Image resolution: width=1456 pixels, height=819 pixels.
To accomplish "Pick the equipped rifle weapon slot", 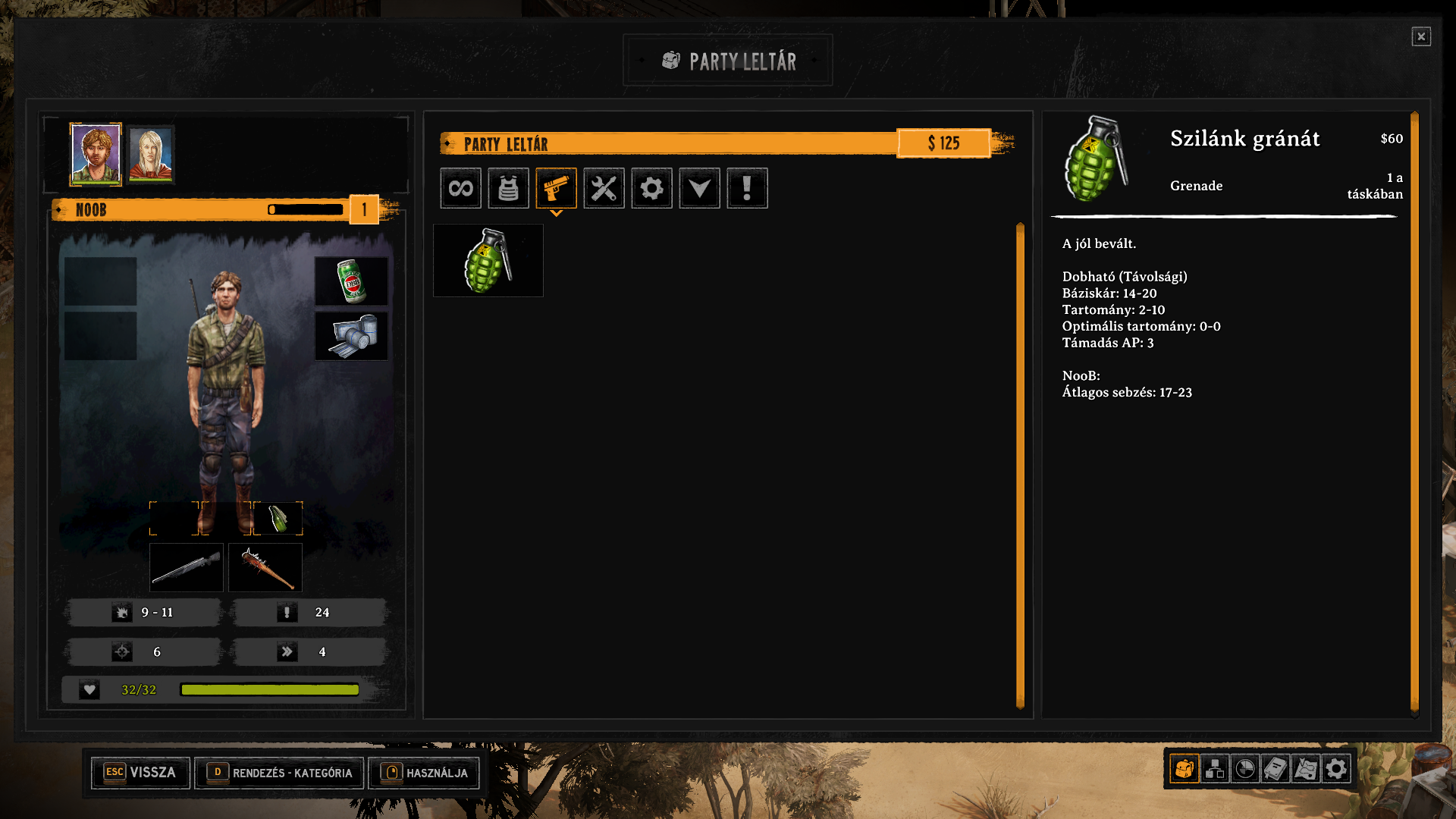I will 187,567.
